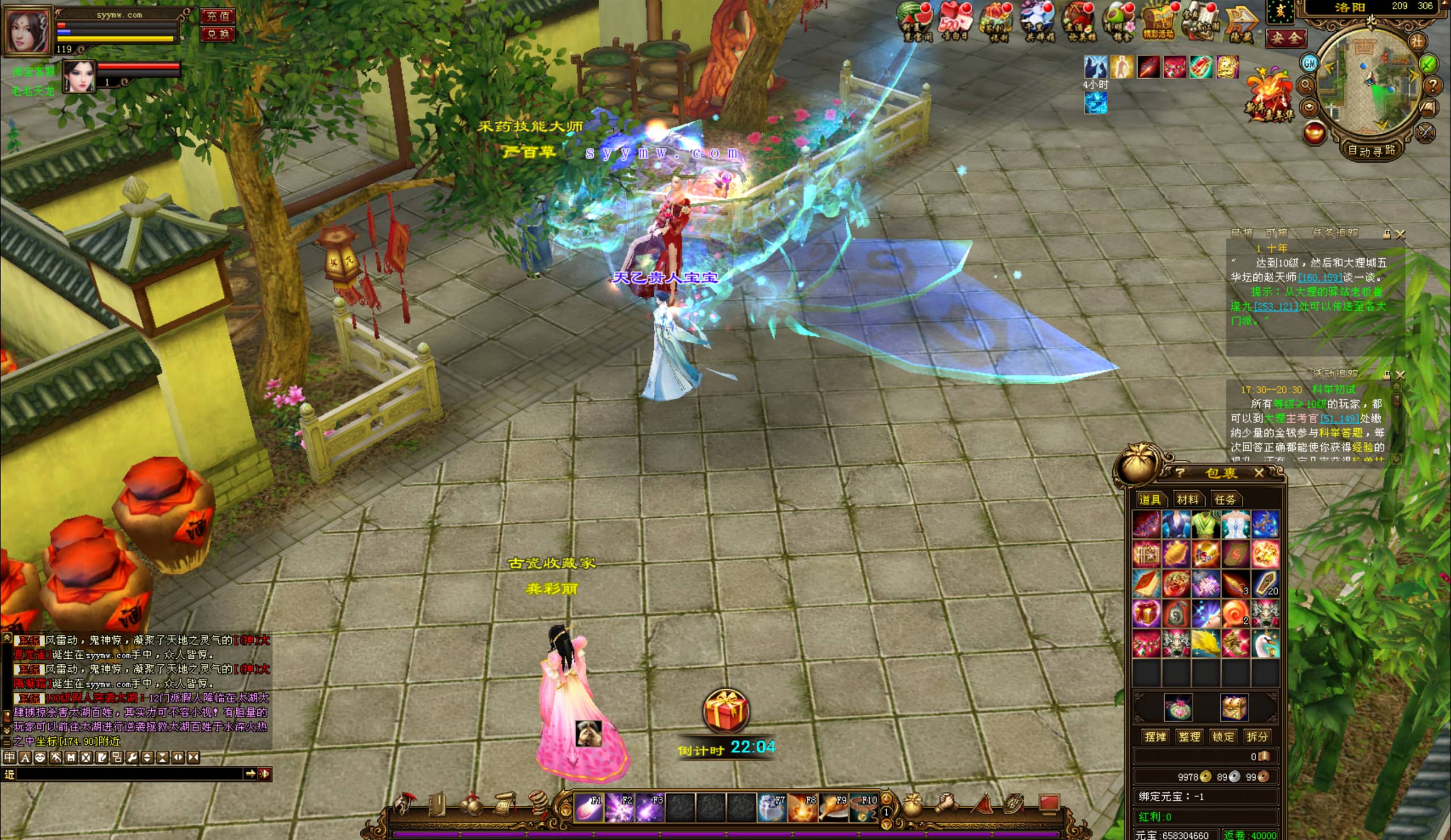Use the fire burst skill hotbar slot

tap(802, 807)
